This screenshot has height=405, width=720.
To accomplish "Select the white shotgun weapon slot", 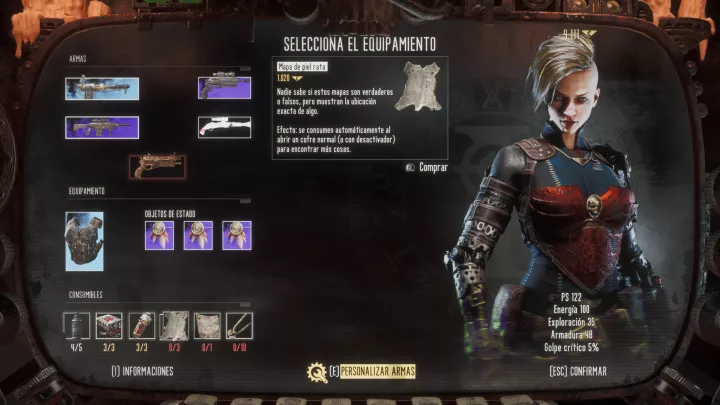I will pos(224,127).
